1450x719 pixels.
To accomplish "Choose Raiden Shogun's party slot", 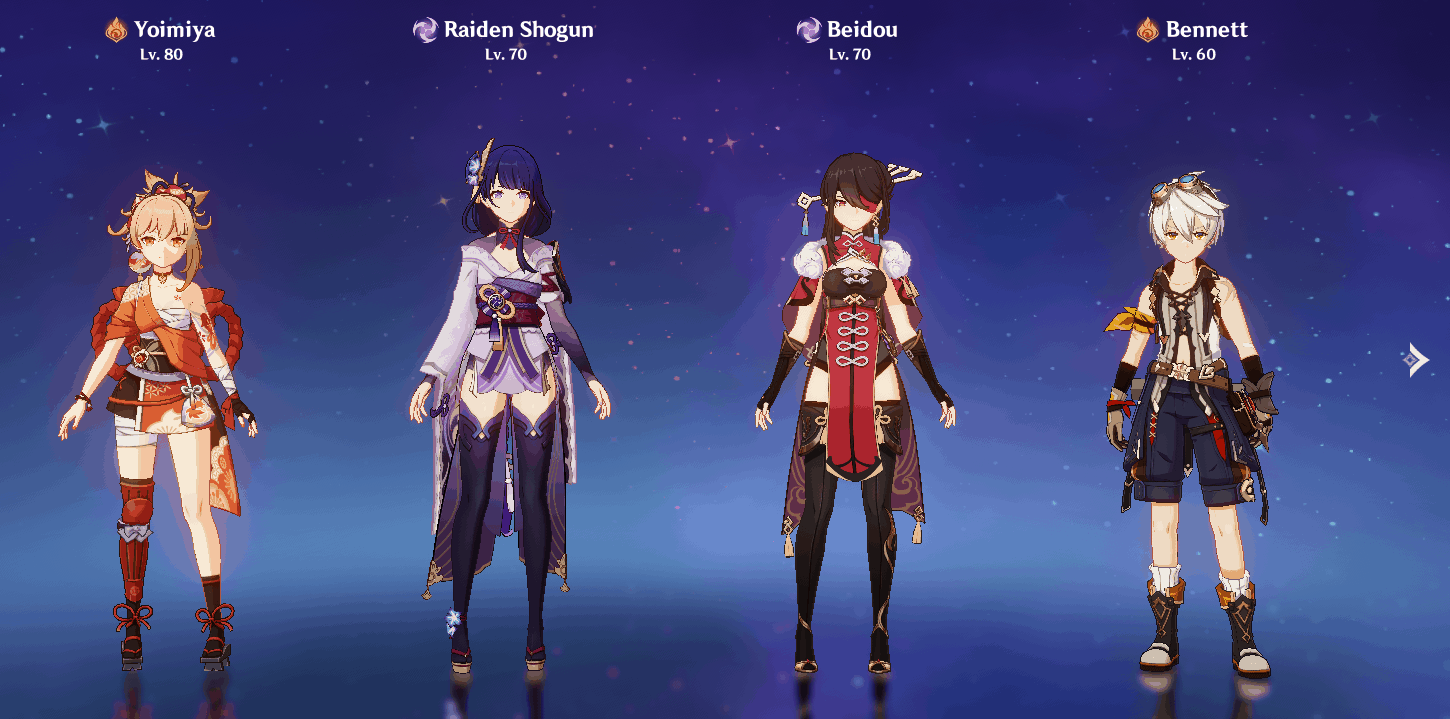I will [508, 400].
